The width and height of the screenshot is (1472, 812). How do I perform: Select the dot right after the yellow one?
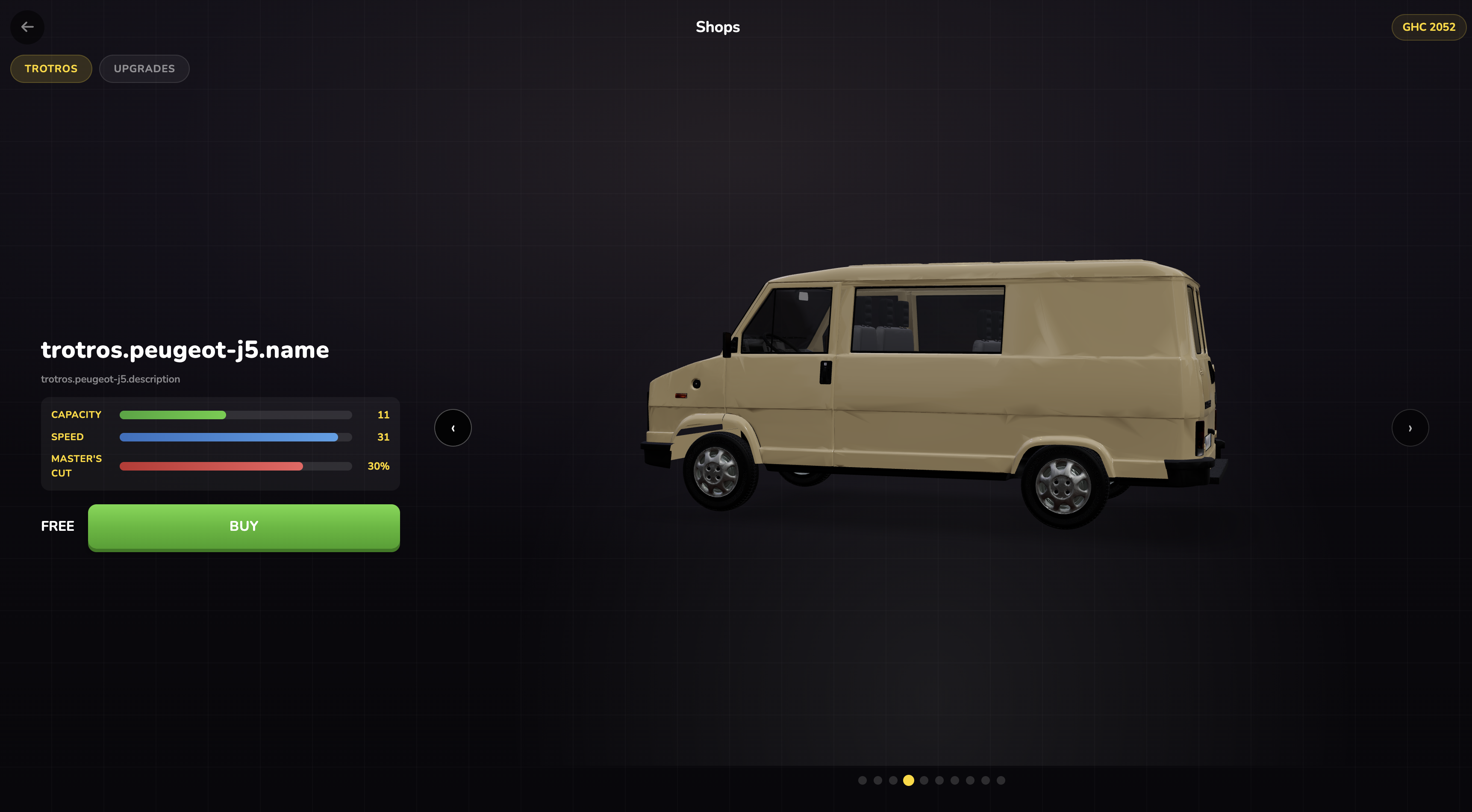(x=924, y=780)
